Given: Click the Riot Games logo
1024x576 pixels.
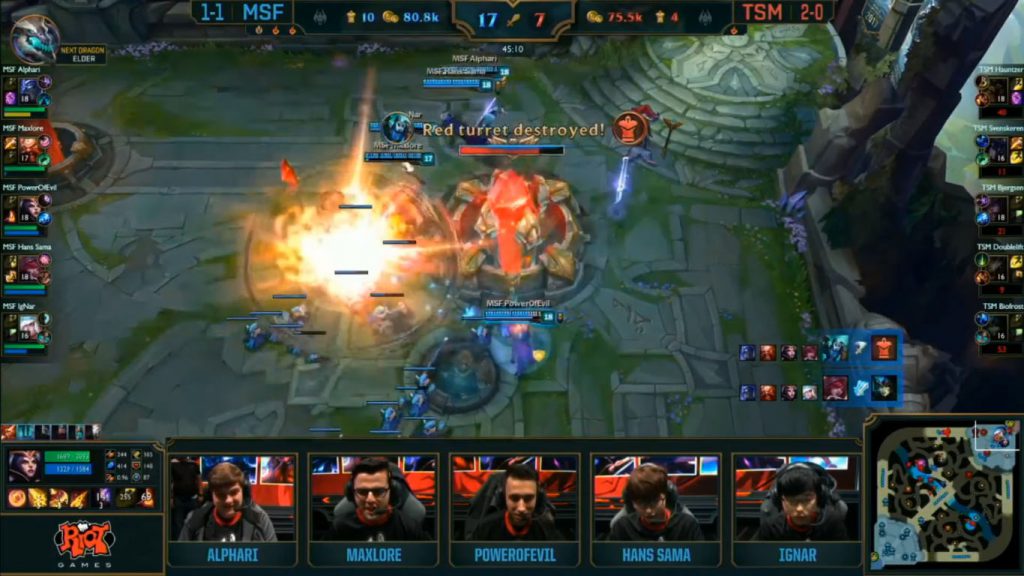Looking at the screenshot, I should pos(82,544).
